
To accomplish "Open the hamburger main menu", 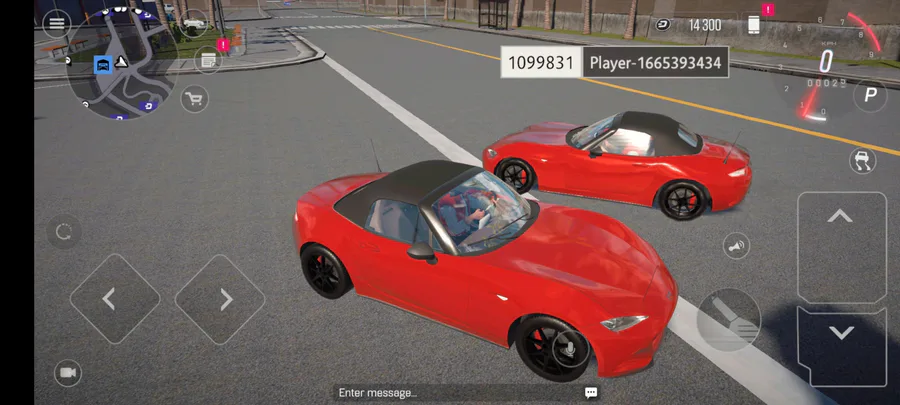I will pos(56,22).
